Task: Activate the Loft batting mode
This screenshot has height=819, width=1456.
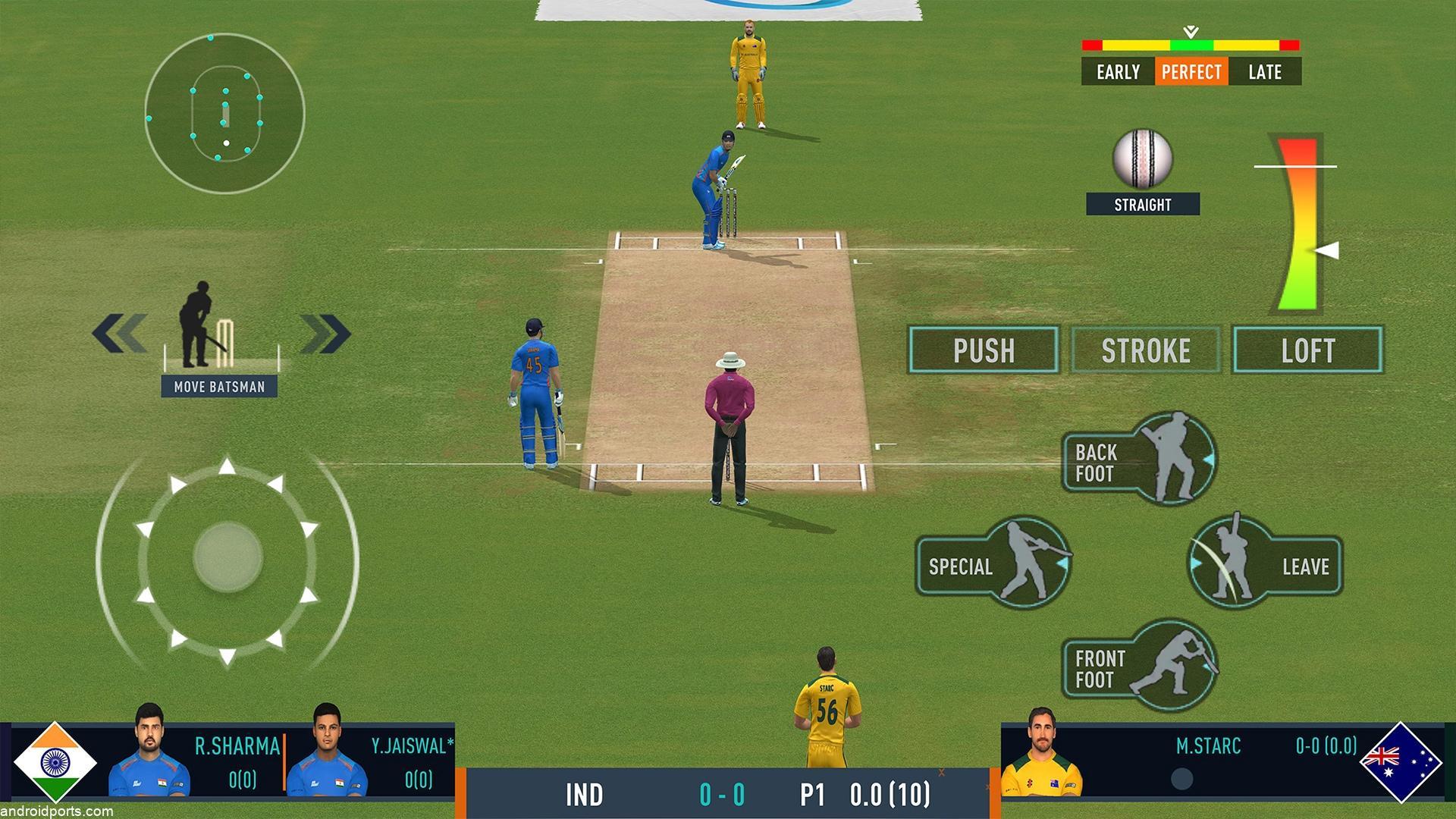Action: [x=1307, y=350]
